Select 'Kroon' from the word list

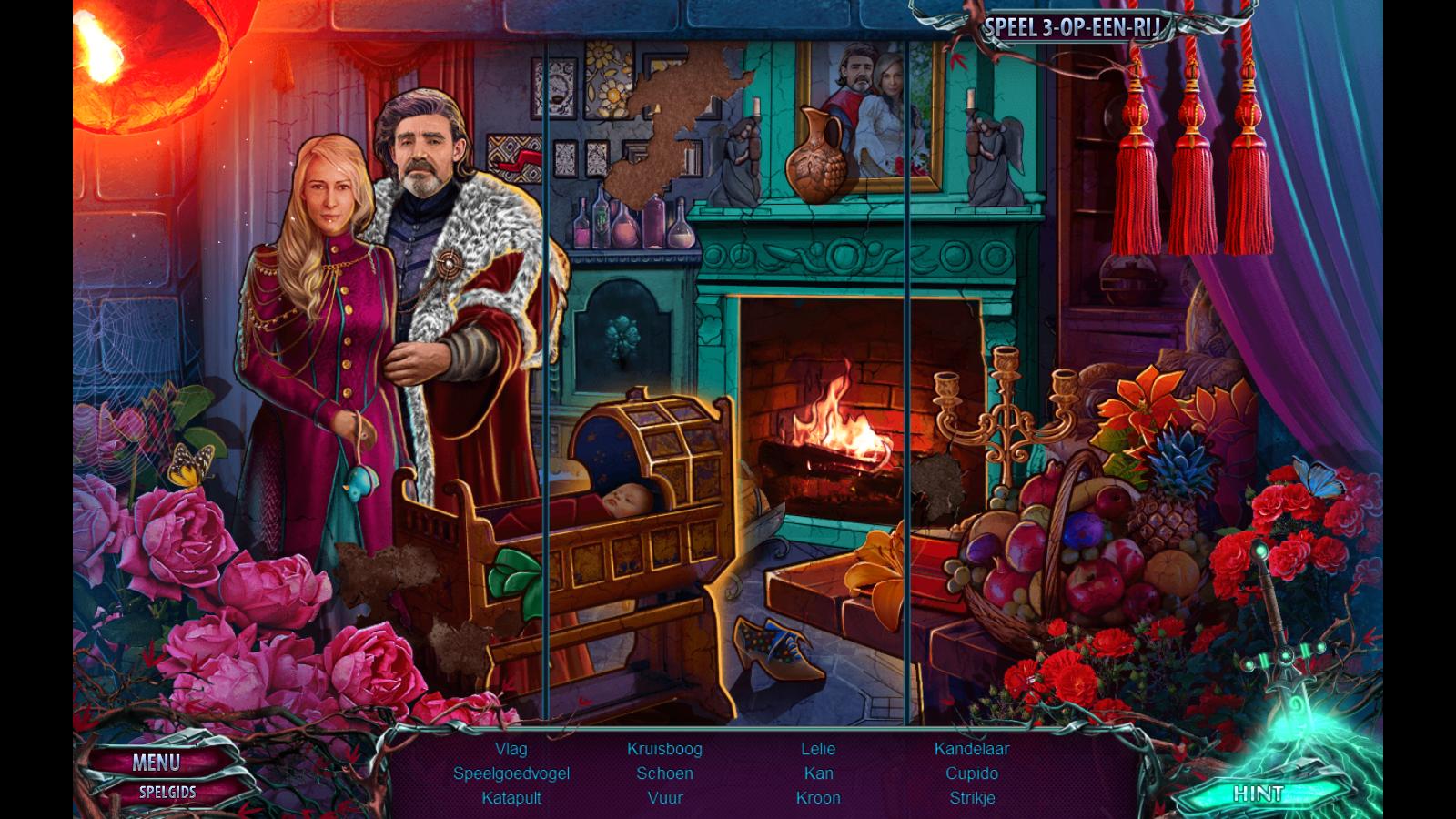point(818,798)
